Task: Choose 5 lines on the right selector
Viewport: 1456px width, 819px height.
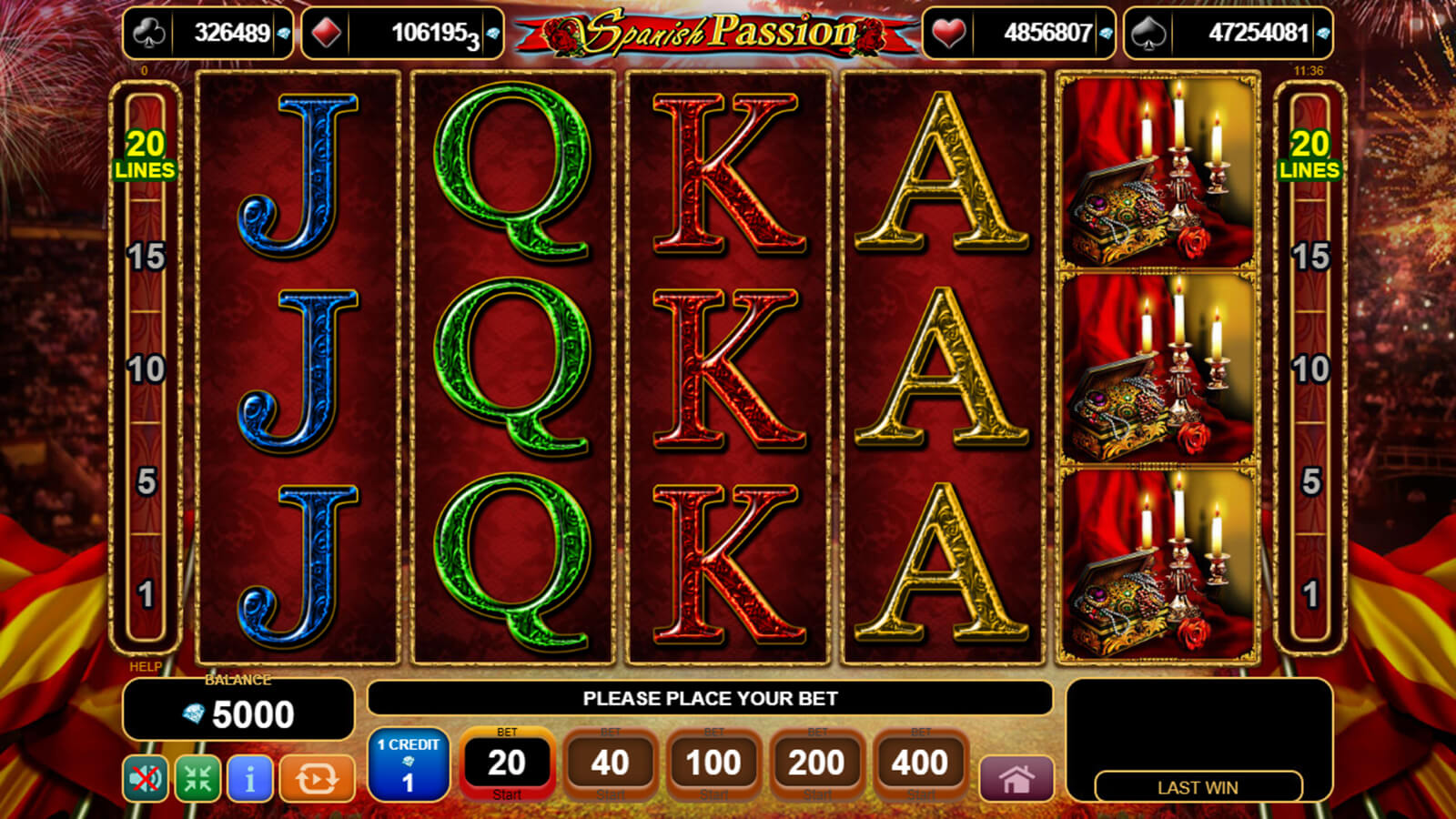Action: pos(1310,481)
